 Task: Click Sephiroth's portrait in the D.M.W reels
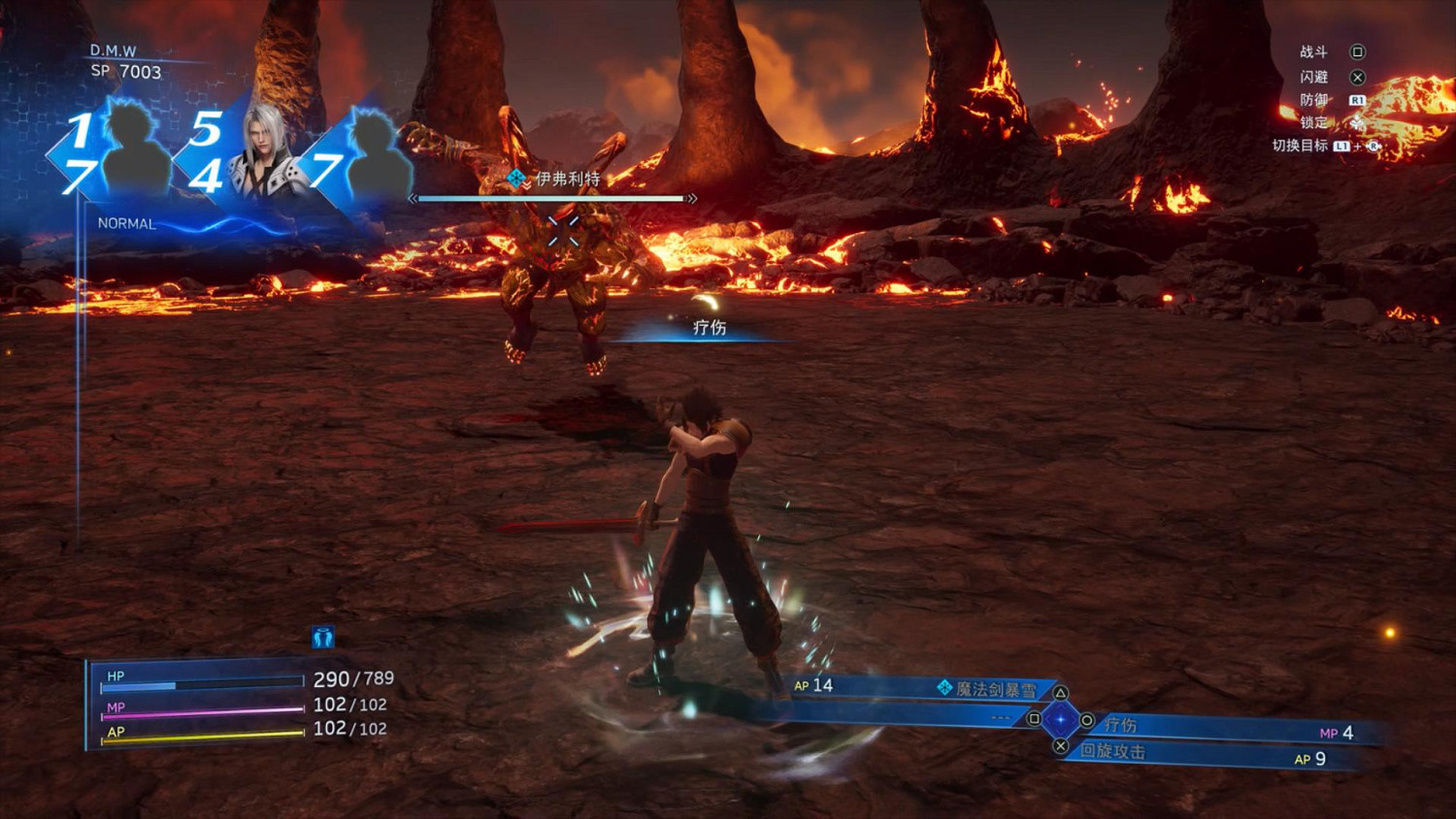pyautogui.click(x=264, y=150)
